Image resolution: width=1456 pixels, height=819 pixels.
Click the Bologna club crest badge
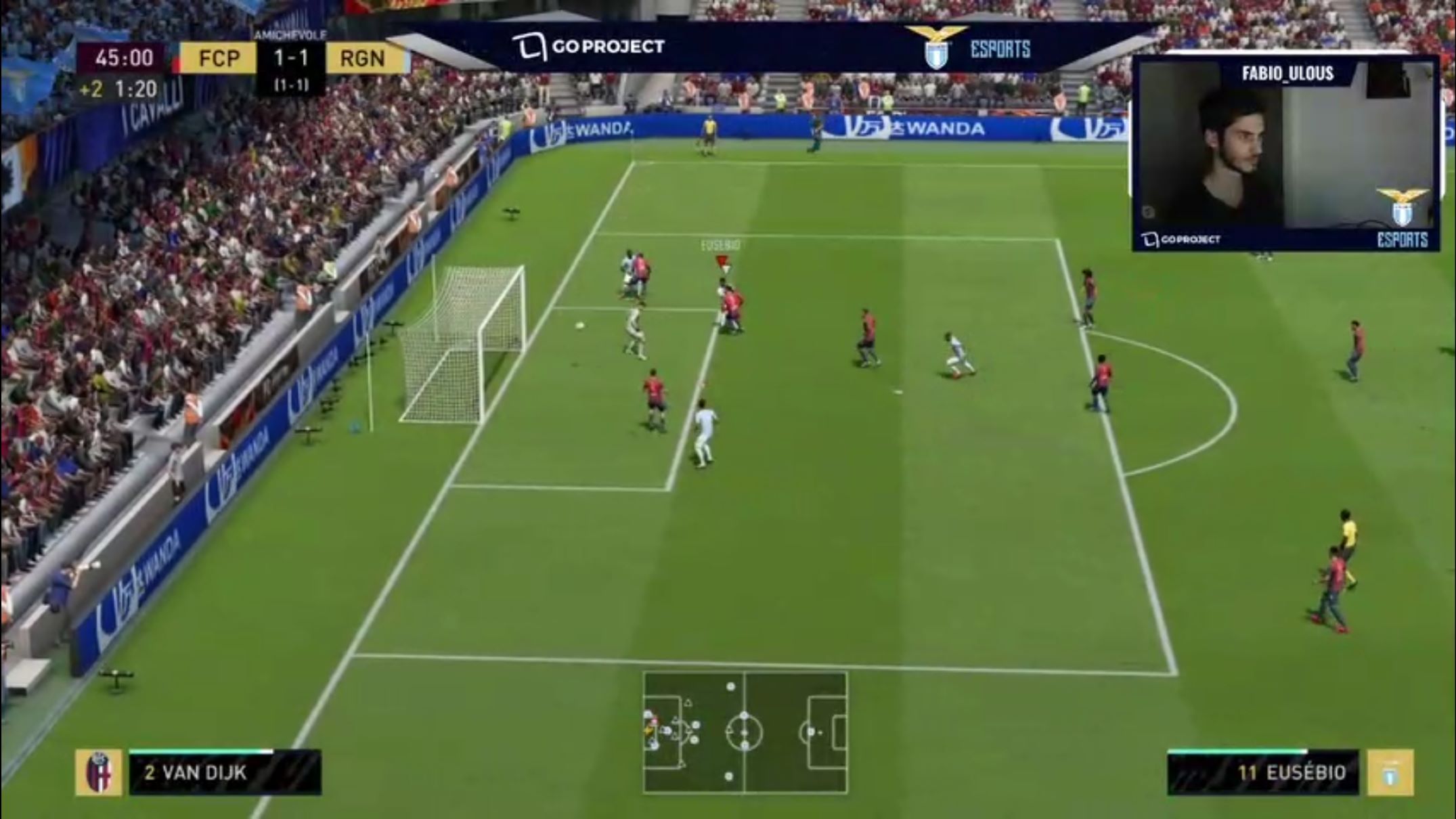point(99,772)
